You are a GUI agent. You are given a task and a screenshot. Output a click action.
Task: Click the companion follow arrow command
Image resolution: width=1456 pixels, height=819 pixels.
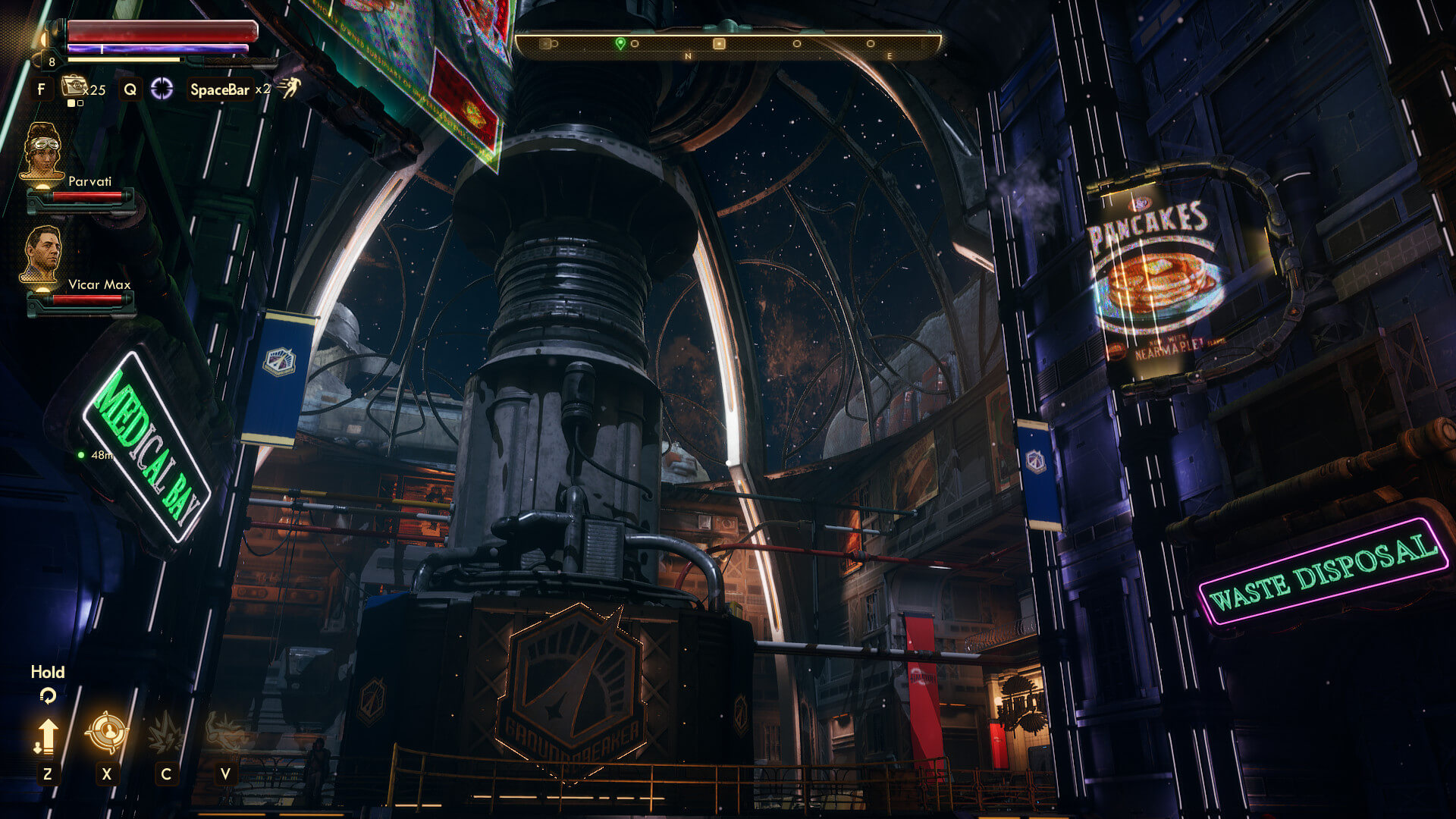point(47,736)
